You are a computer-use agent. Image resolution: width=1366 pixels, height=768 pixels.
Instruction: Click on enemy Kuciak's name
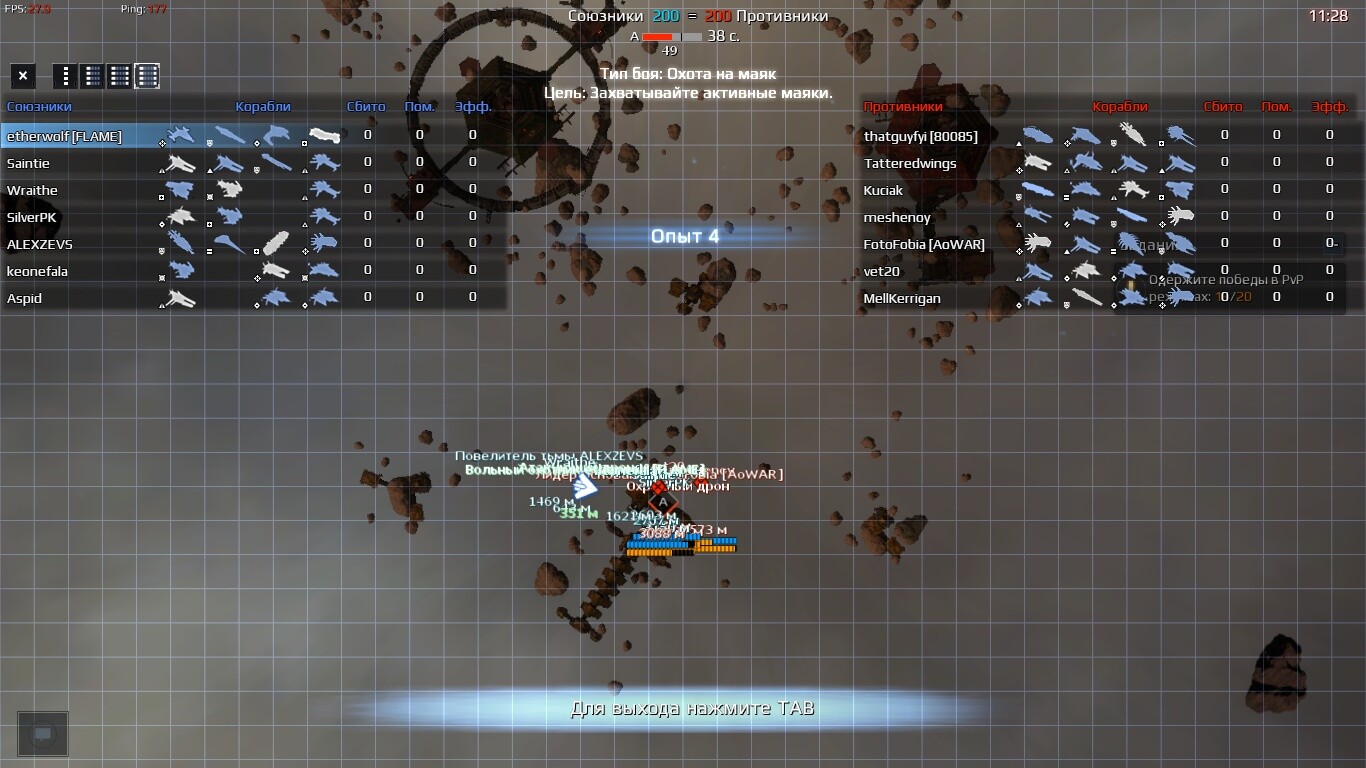coord(883,190)
